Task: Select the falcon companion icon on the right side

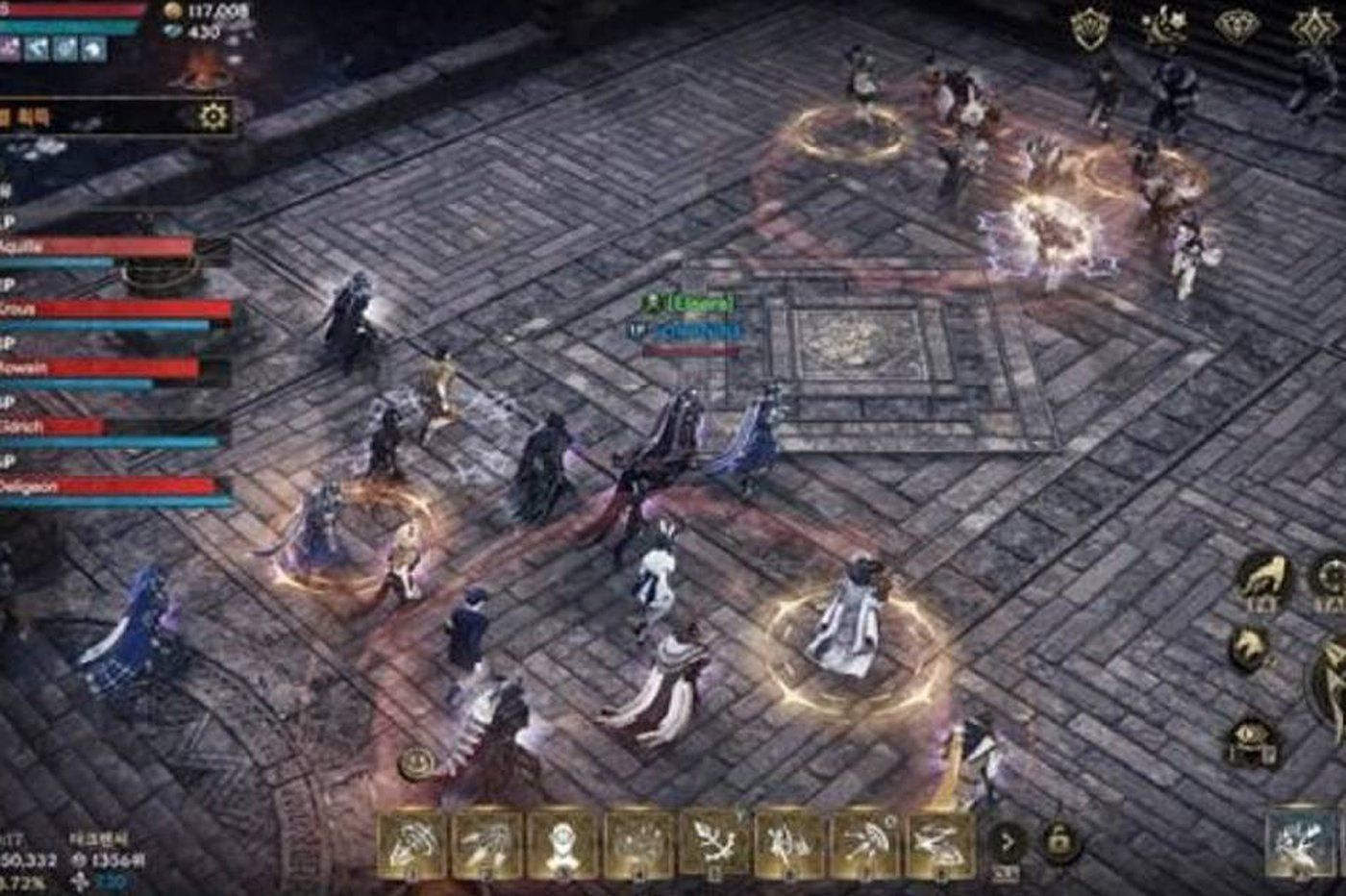Action: (x=1264, y=577)
